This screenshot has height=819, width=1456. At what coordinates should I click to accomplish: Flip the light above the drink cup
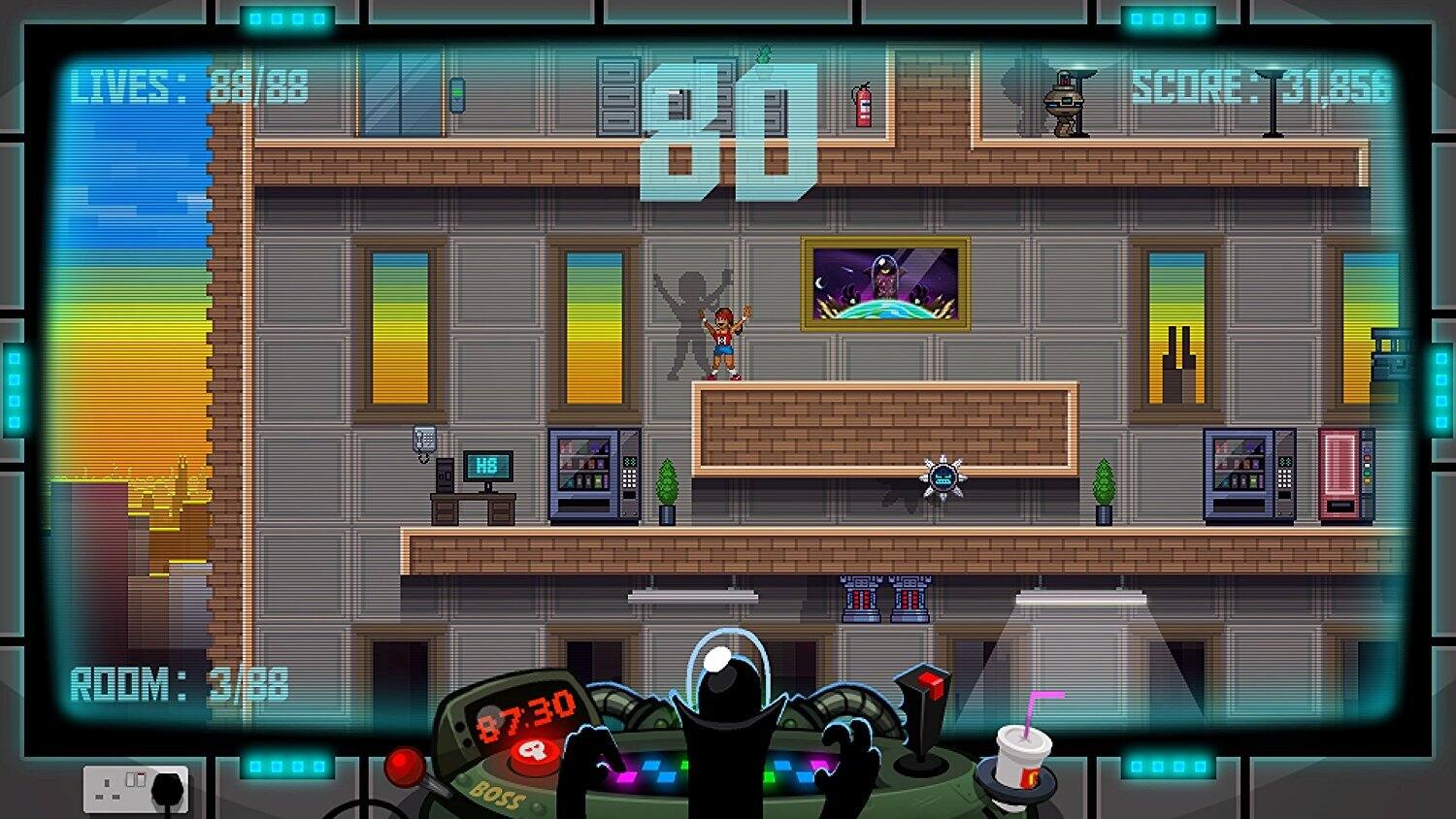1080,595
